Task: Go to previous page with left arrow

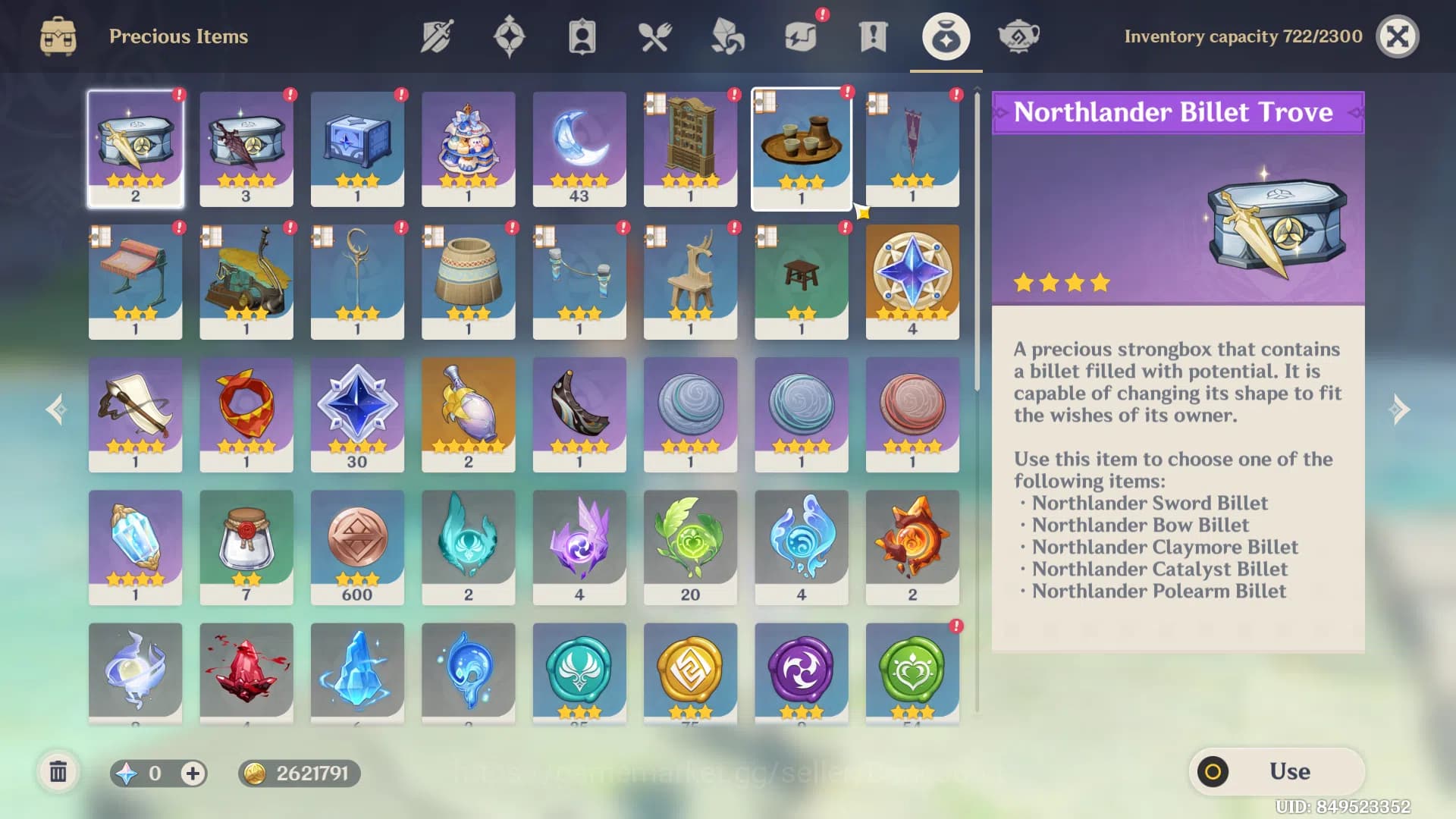Action: coord(55,409)
